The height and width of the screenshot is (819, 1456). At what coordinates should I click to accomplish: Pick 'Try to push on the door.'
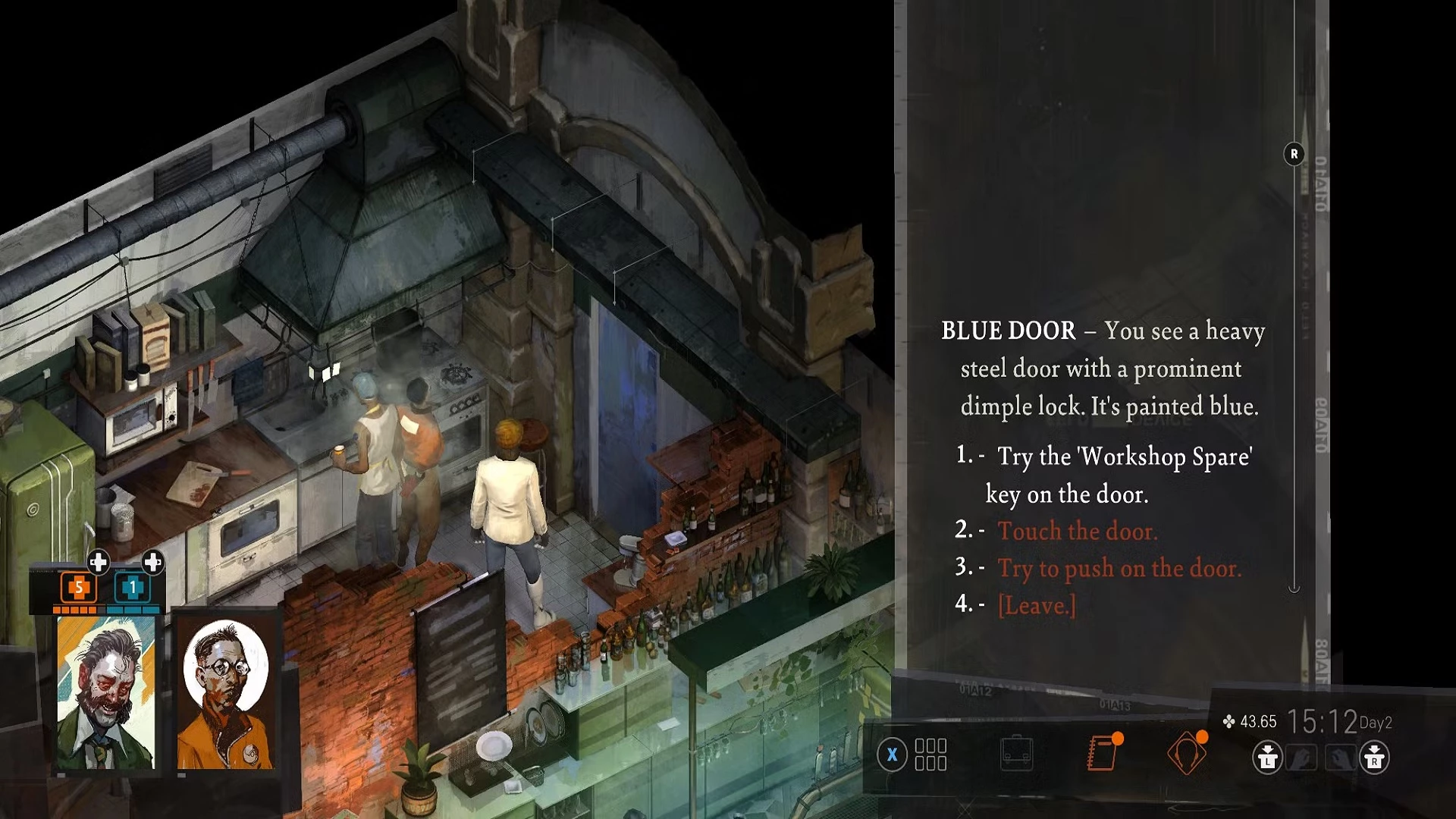coord(1119,568)
